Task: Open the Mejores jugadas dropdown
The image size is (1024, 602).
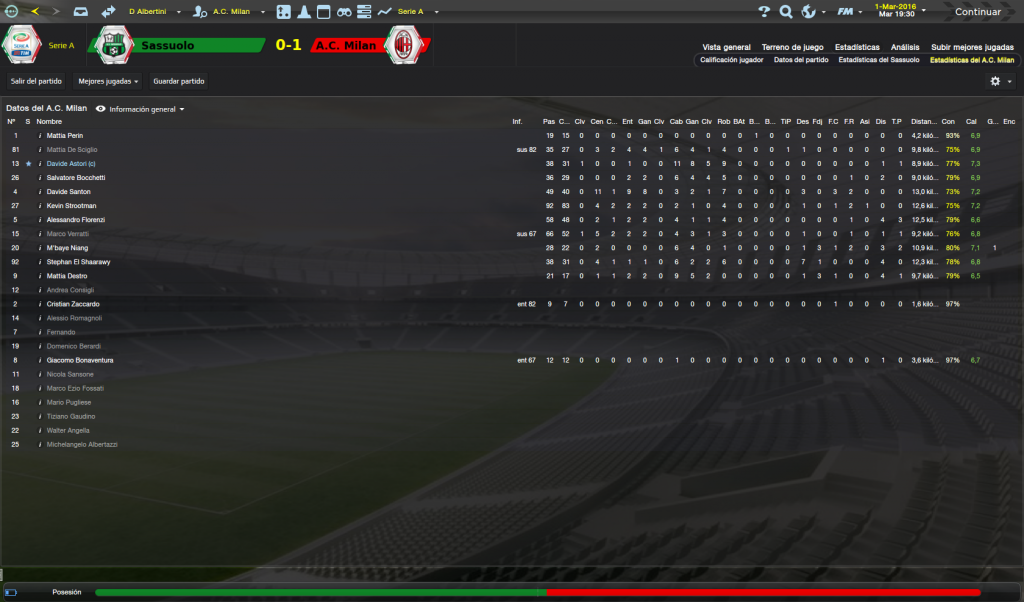Action: tap(109, 80)
